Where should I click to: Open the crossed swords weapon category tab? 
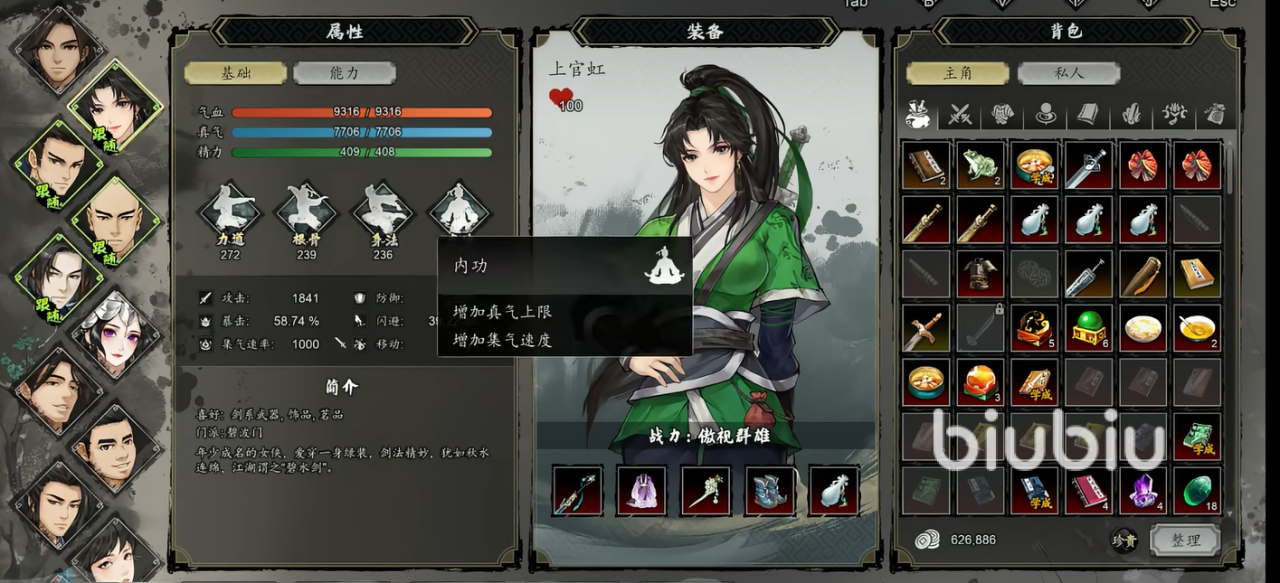coord(960,114)
